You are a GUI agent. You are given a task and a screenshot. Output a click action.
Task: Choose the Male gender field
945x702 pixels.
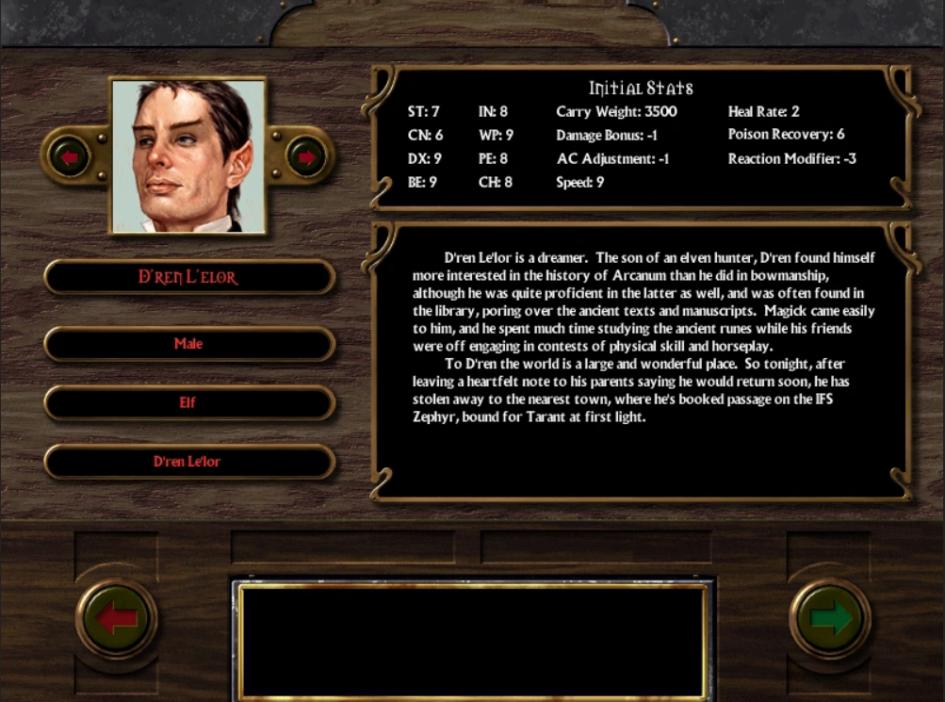(x=188, y=344)
